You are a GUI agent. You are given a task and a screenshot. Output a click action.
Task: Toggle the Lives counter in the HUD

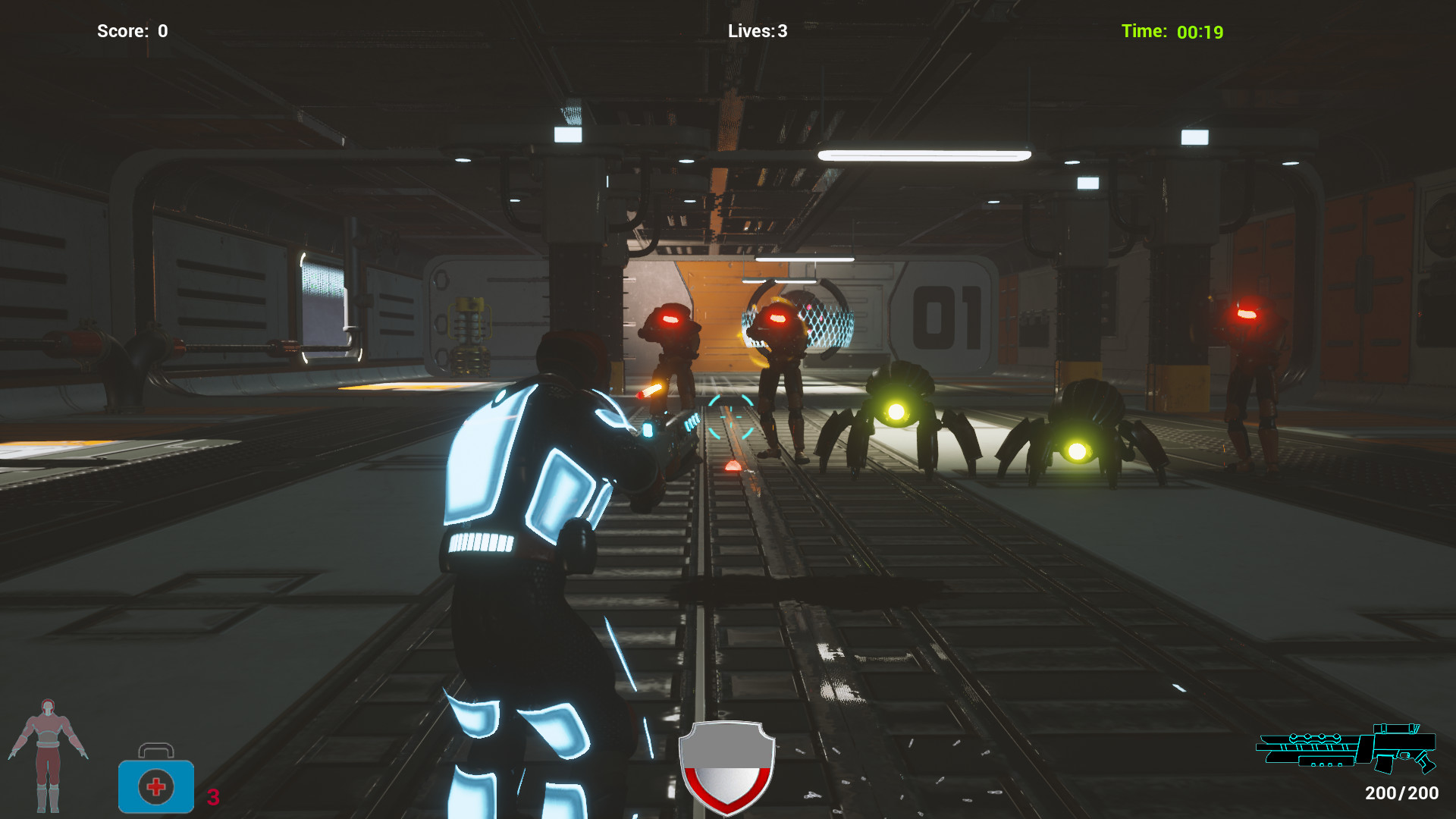(x=758, y=31)
